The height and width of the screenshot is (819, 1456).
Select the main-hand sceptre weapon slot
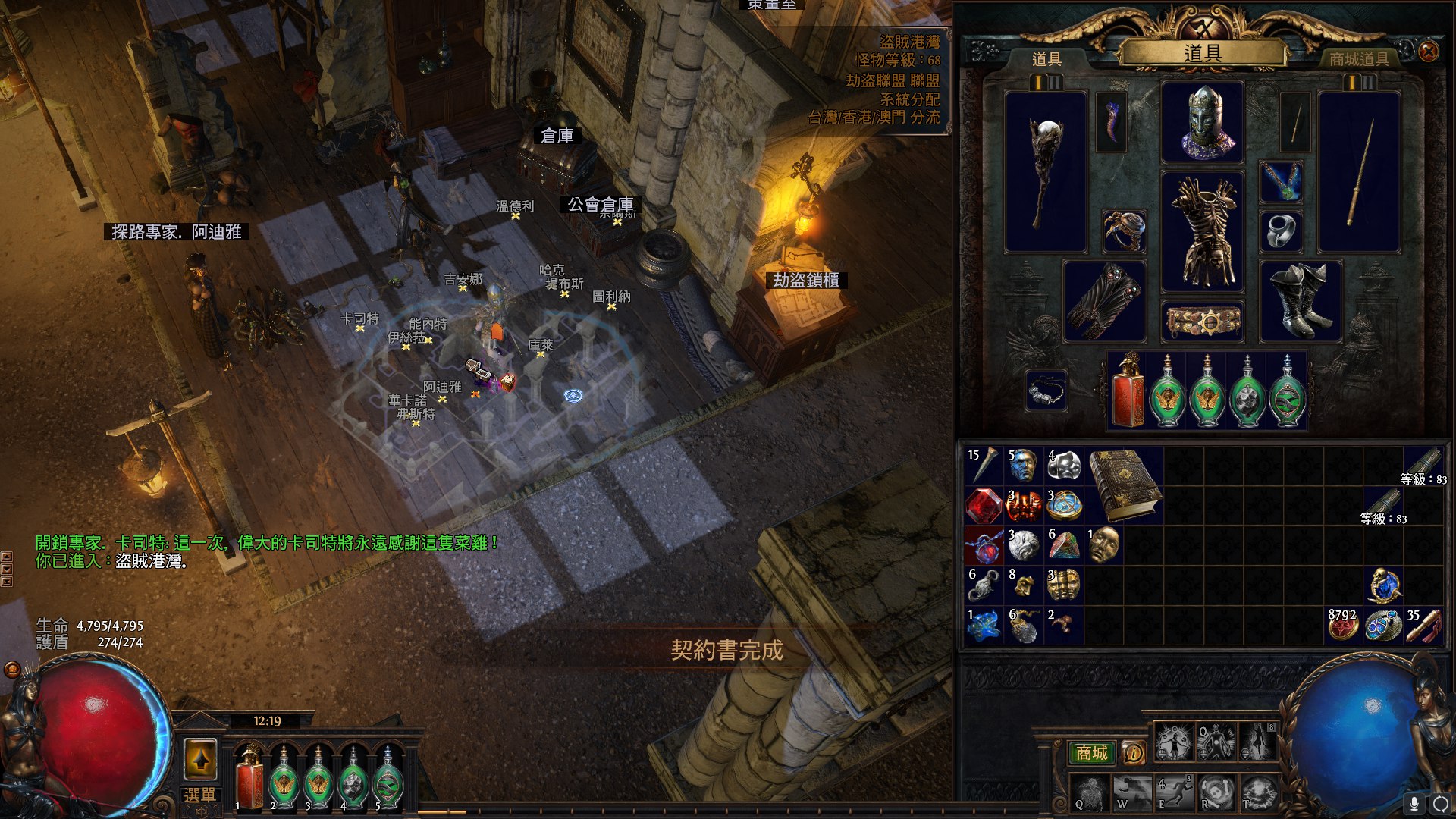(1046, 172)
